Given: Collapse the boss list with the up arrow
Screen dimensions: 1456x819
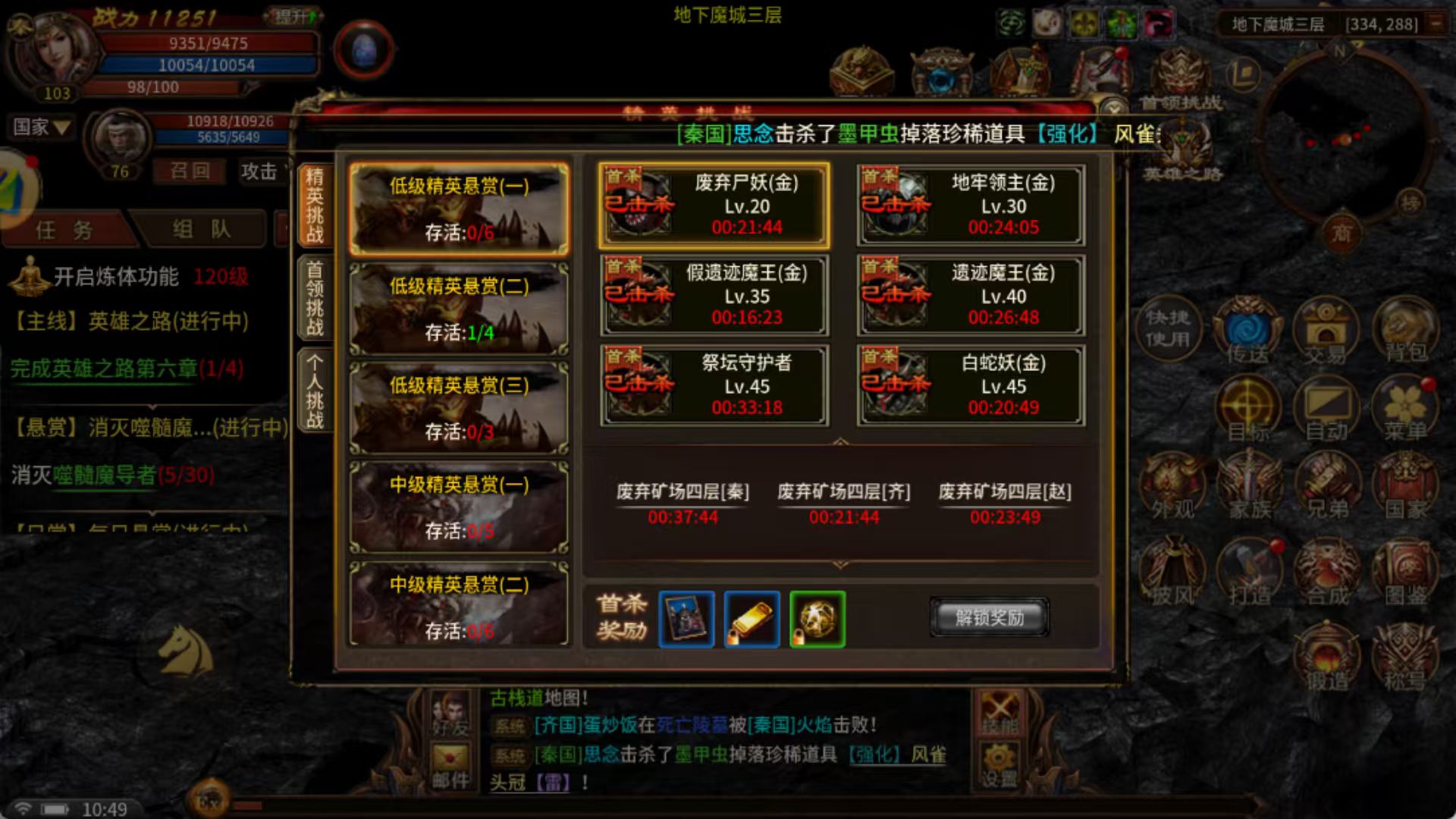Looking at the screenshot, I should click(840, 440).
